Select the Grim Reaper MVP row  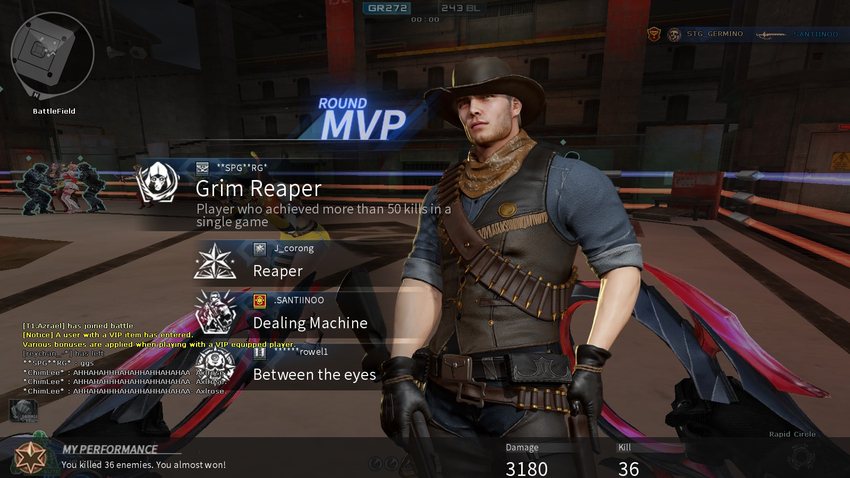click(300, 189)
